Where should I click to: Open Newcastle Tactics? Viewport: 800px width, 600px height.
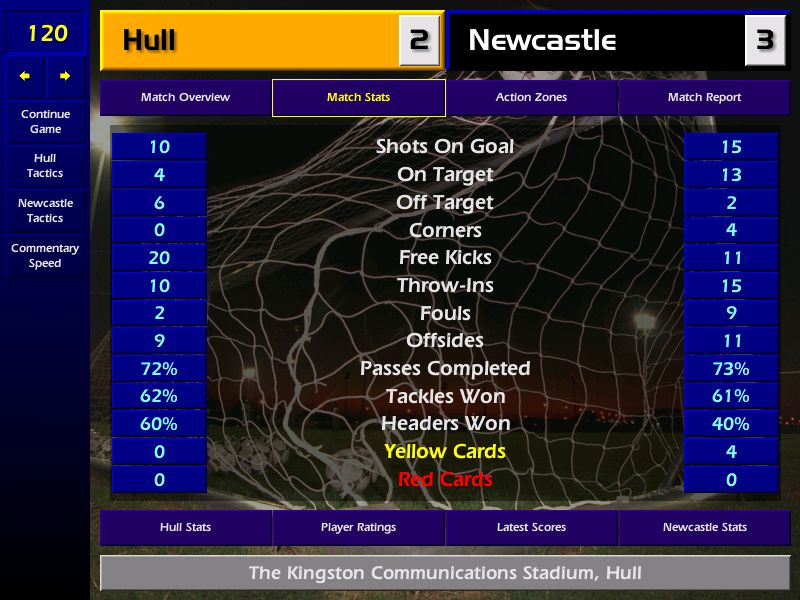[x=45, y=211]
